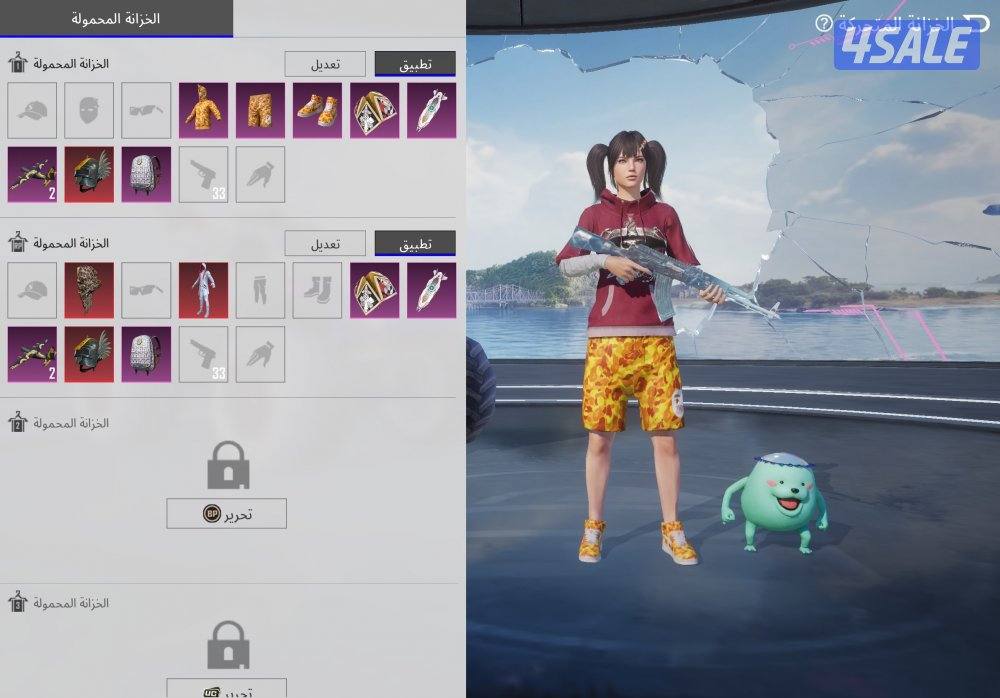Select the portable wardrobe header tab
Viewport: 1000px width, 698px height.
click(x=117, y=19)
